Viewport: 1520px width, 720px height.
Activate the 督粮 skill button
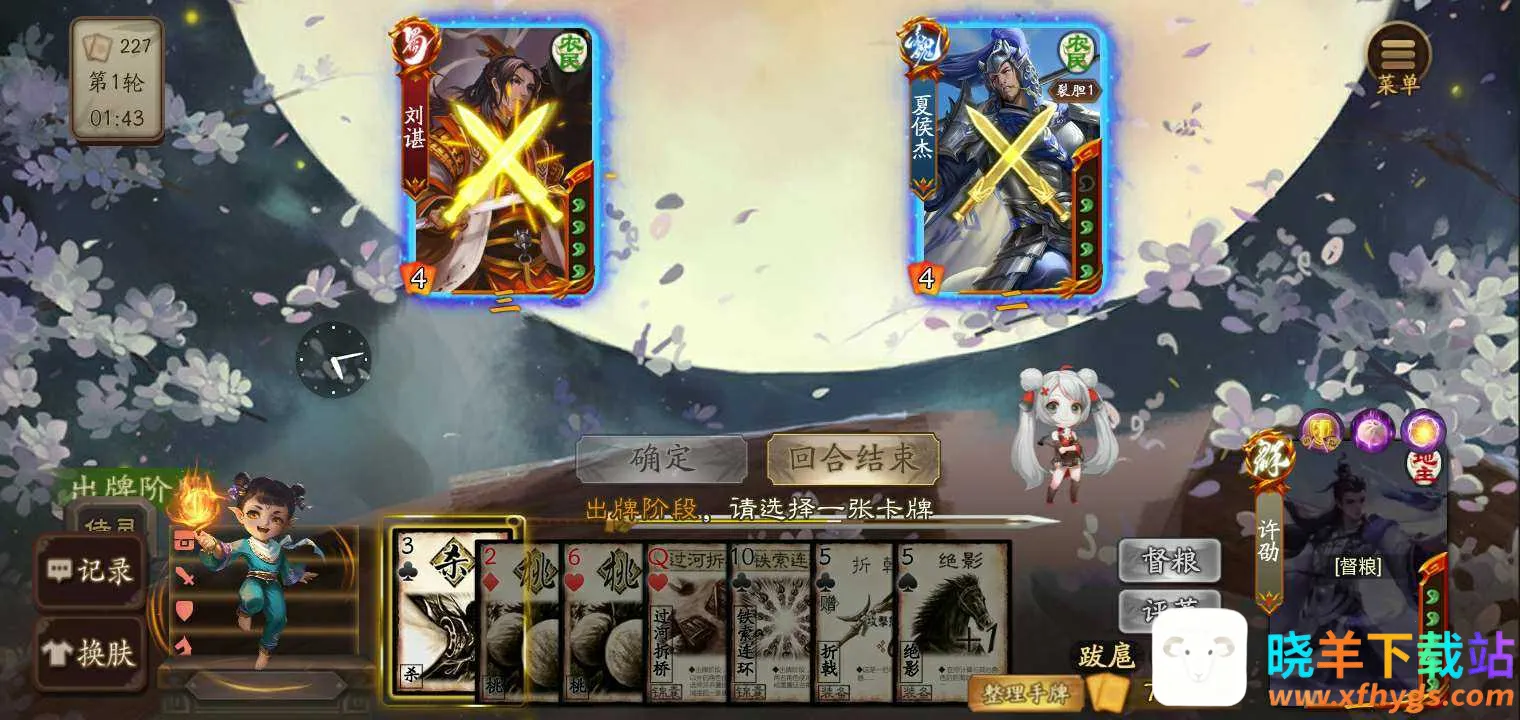[1169, 561]
